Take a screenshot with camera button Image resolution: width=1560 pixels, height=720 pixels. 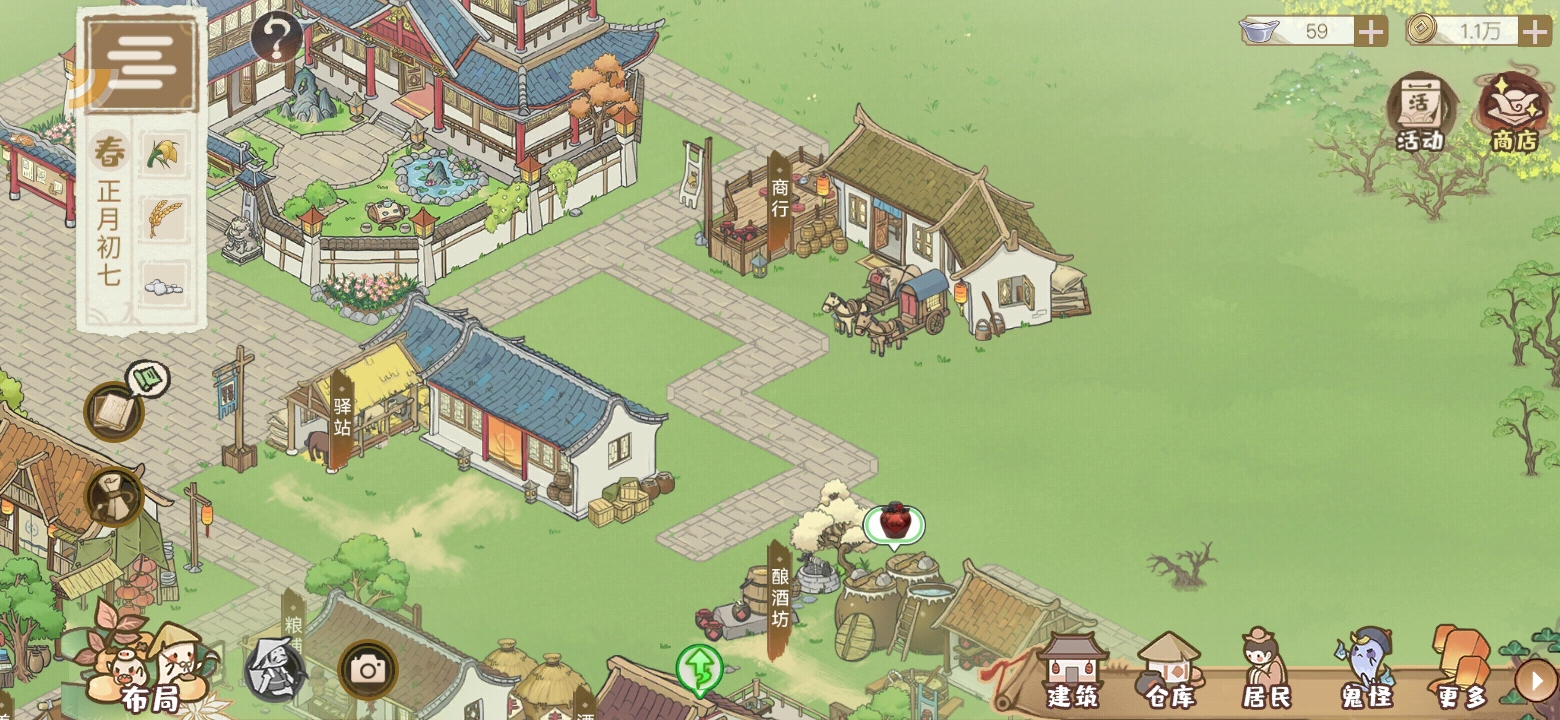click(x=368, y=669)
